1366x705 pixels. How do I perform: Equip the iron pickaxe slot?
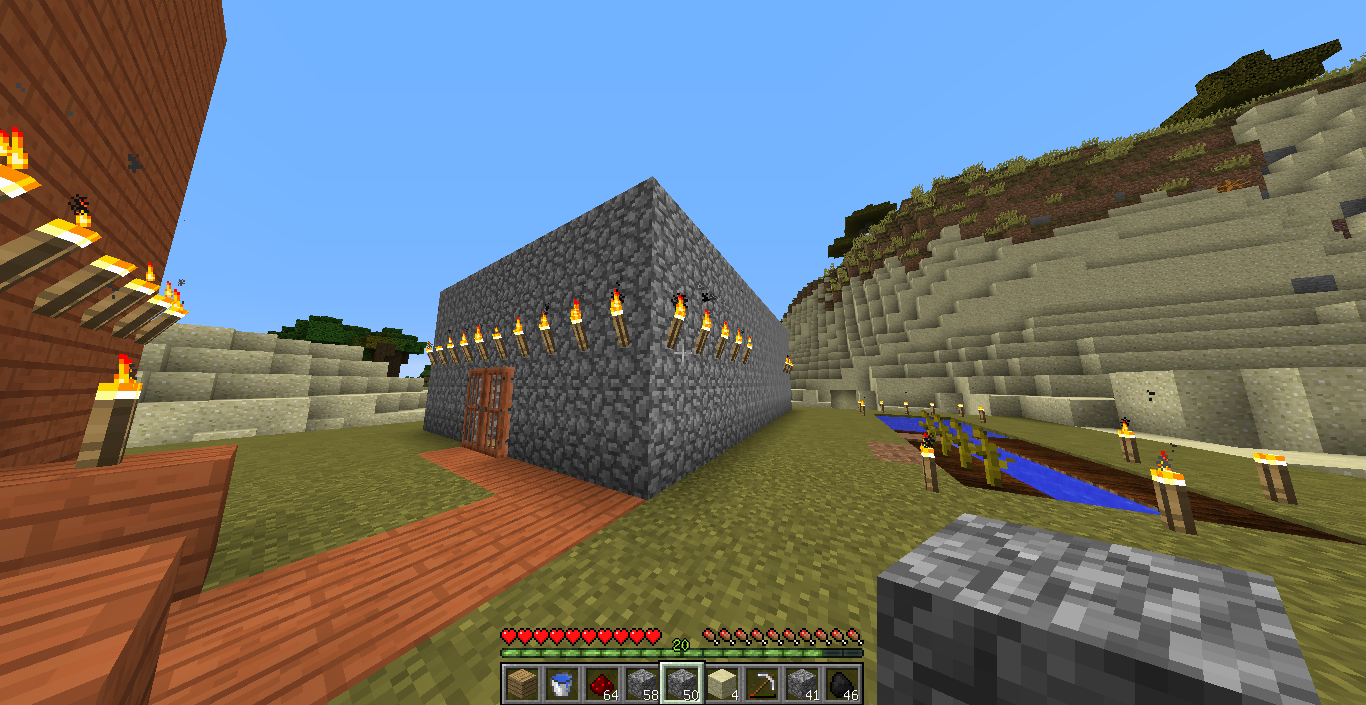(762, 684)
